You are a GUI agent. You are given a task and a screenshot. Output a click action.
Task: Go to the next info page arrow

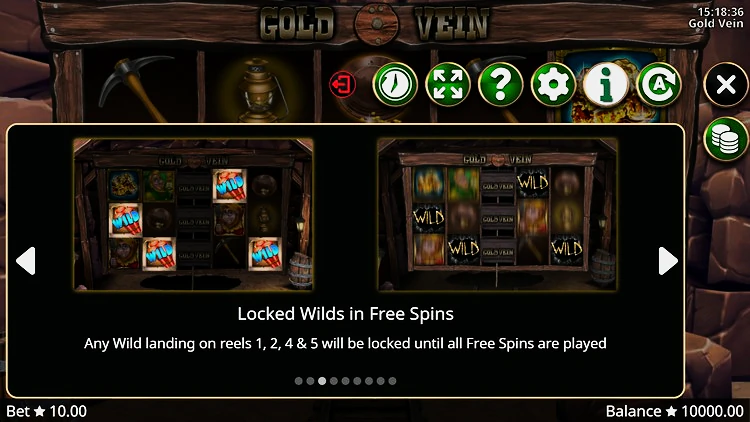click(x=668, y=261)
